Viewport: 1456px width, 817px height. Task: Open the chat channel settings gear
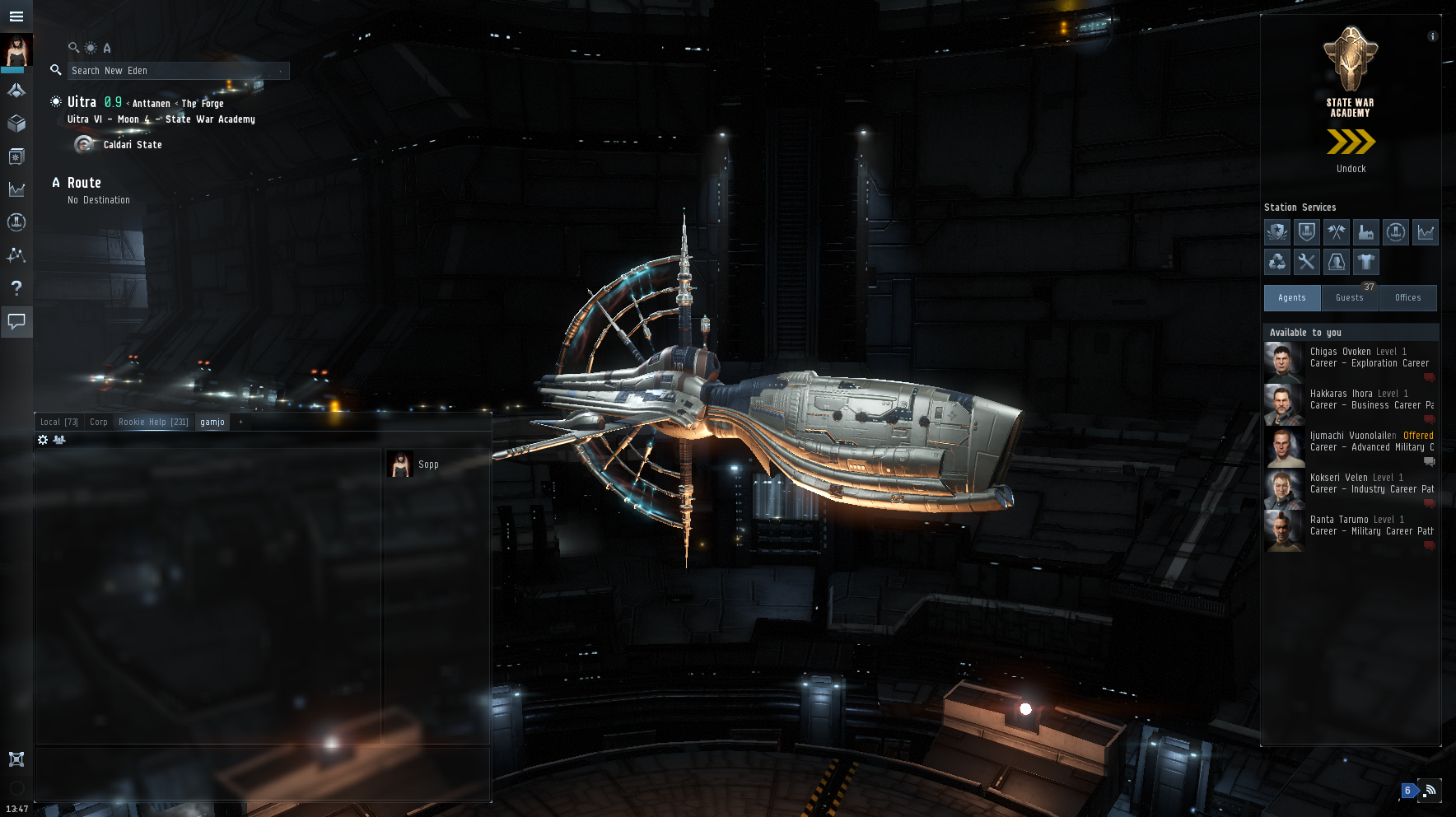tap(43, 440)
